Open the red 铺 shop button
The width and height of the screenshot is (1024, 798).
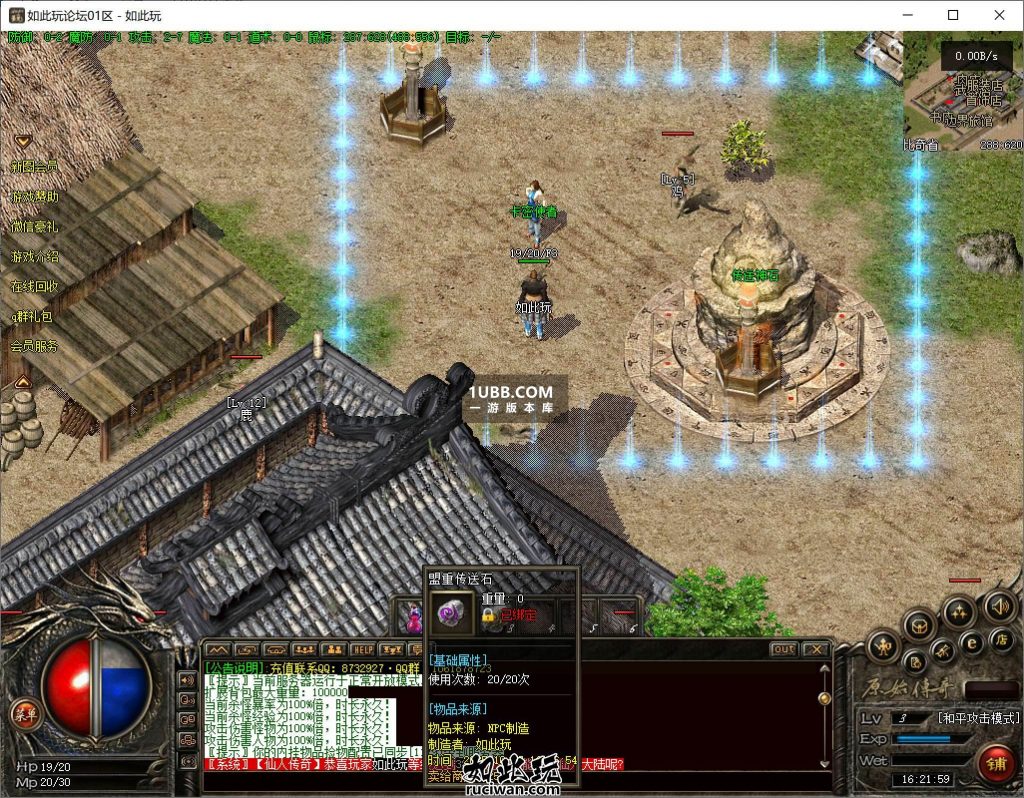[x=994, y=763]
